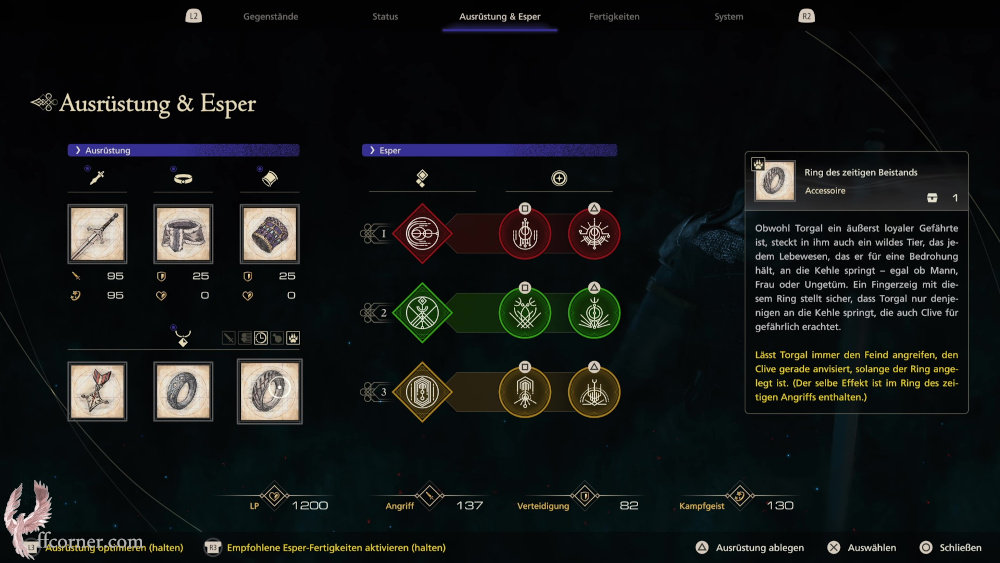Select the yellow diamond Esper in slot 3
1000x563 pixels.
click(x=422, y=391)
